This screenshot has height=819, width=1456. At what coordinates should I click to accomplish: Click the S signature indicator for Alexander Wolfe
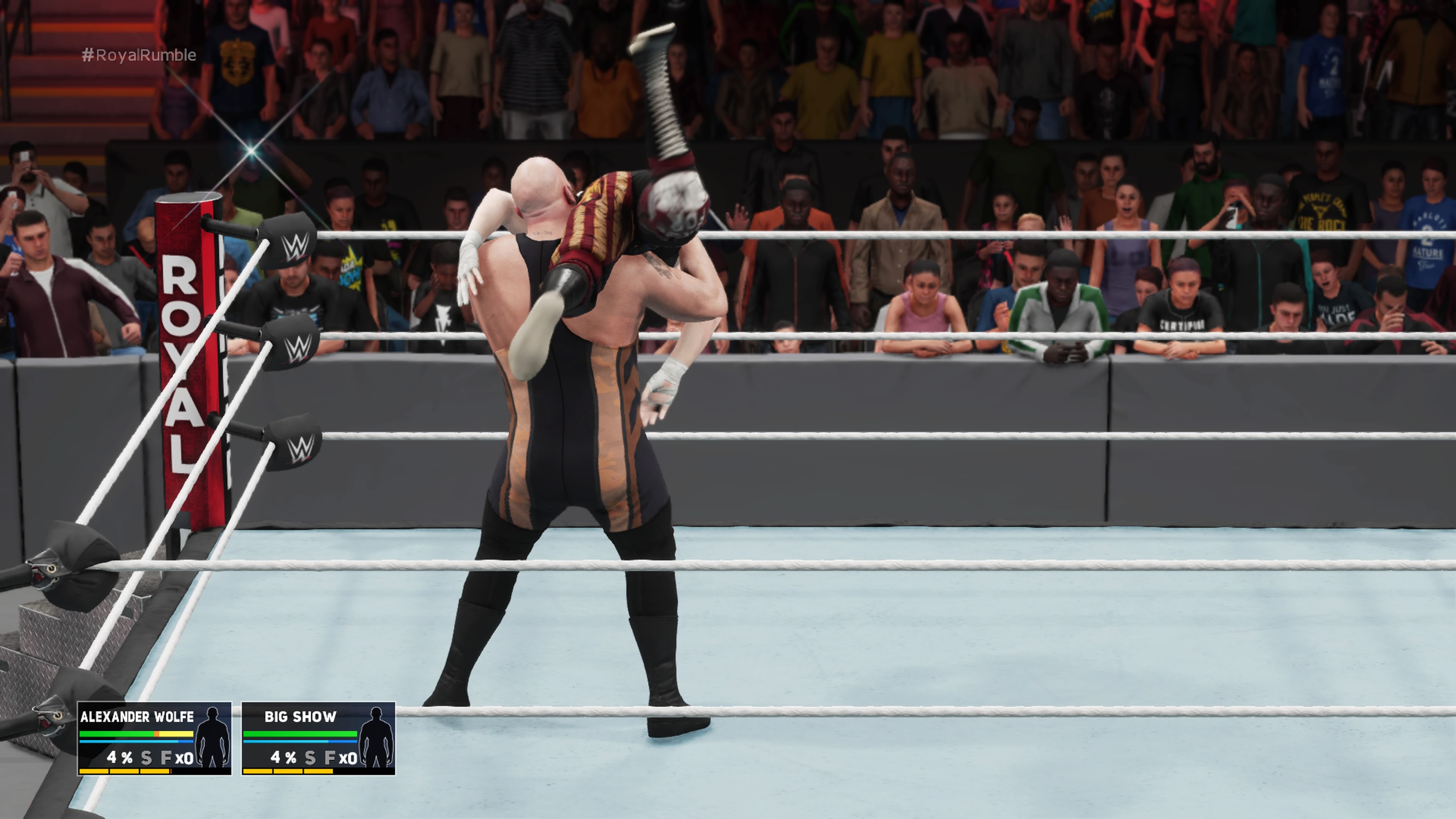[x=146, y=758]
